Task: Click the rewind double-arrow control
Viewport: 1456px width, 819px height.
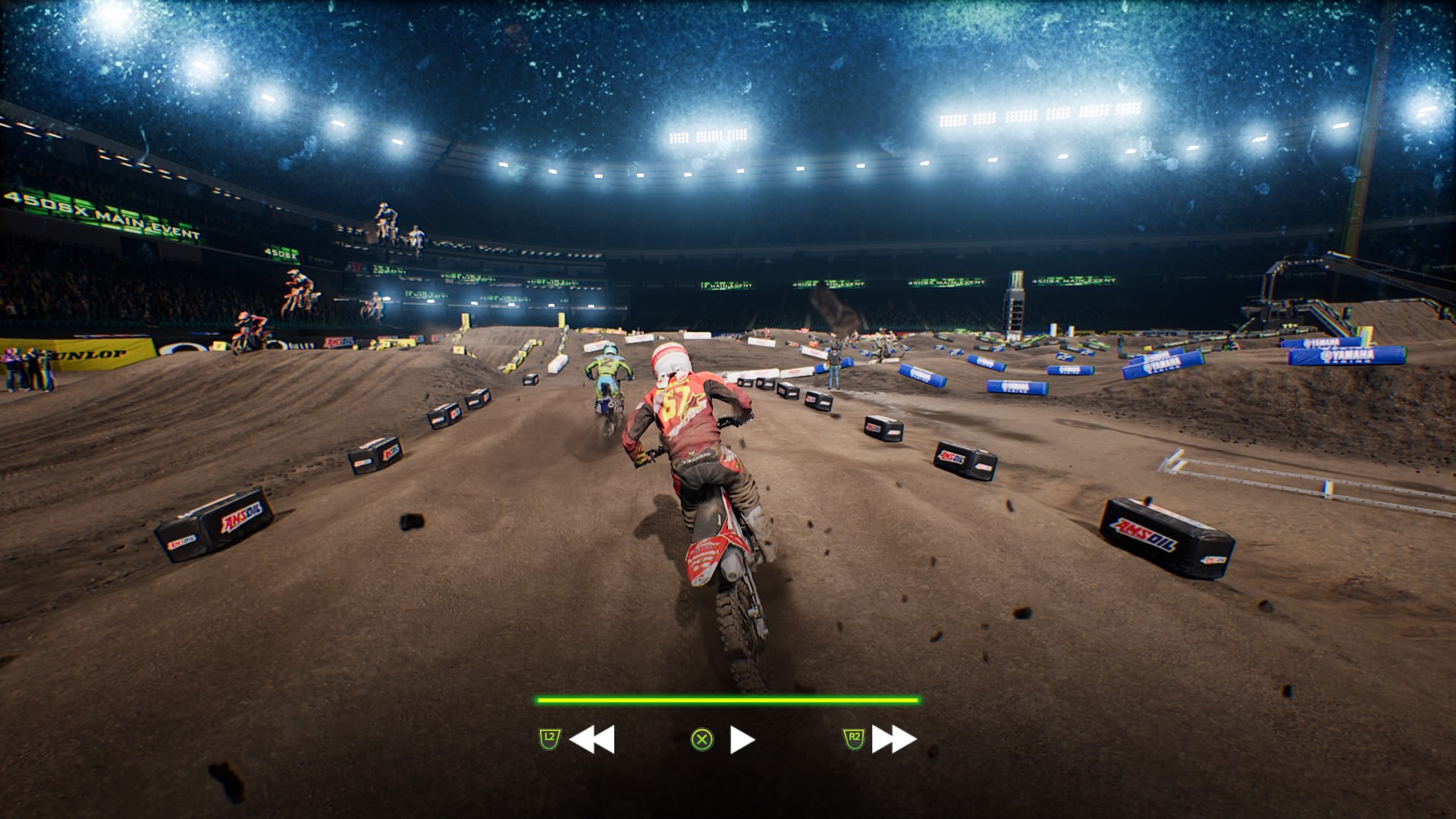Action: (591, 739)
